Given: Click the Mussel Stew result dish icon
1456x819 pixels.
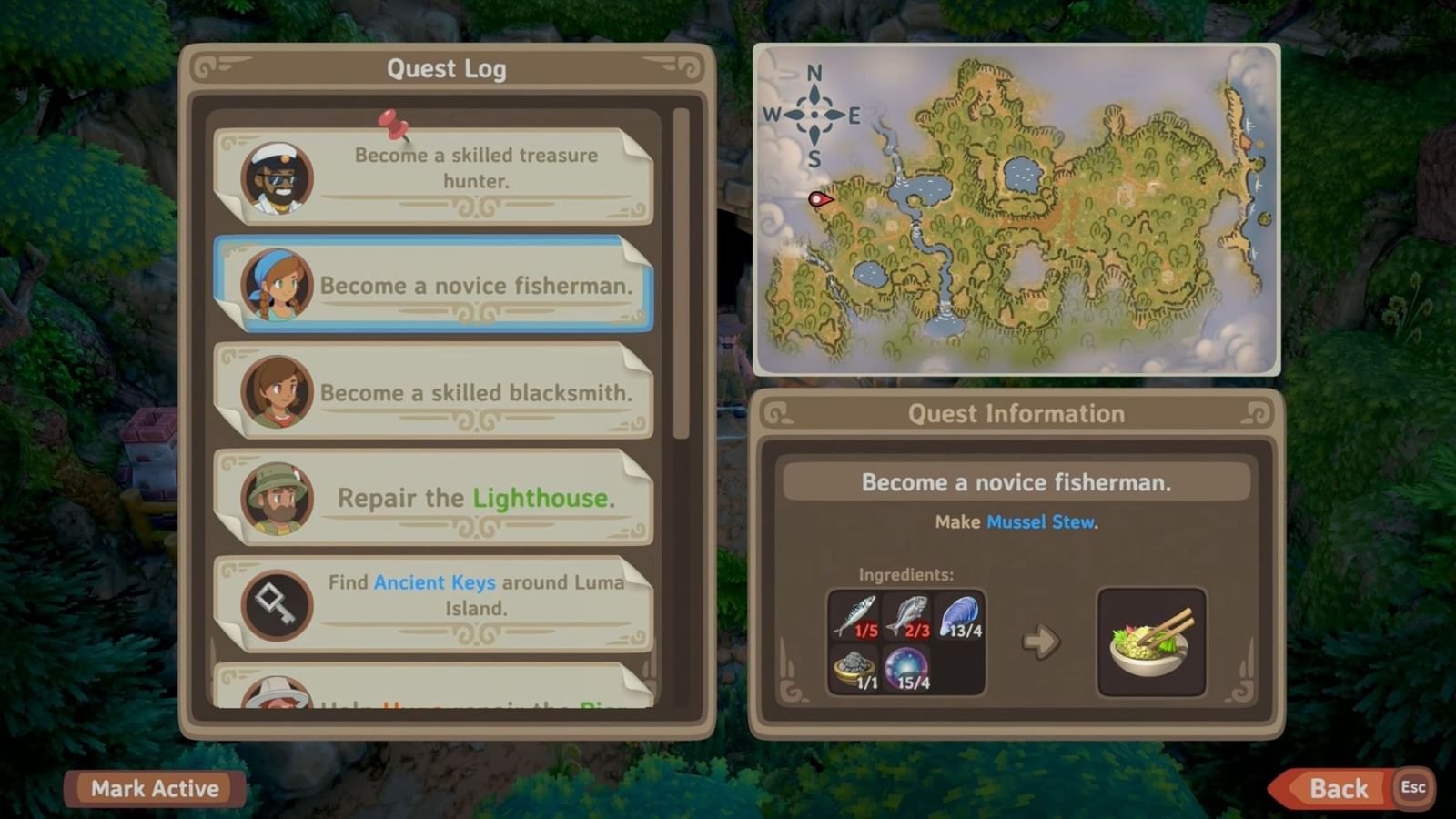Looking at the screenshot, I should tap(1151, 640).
